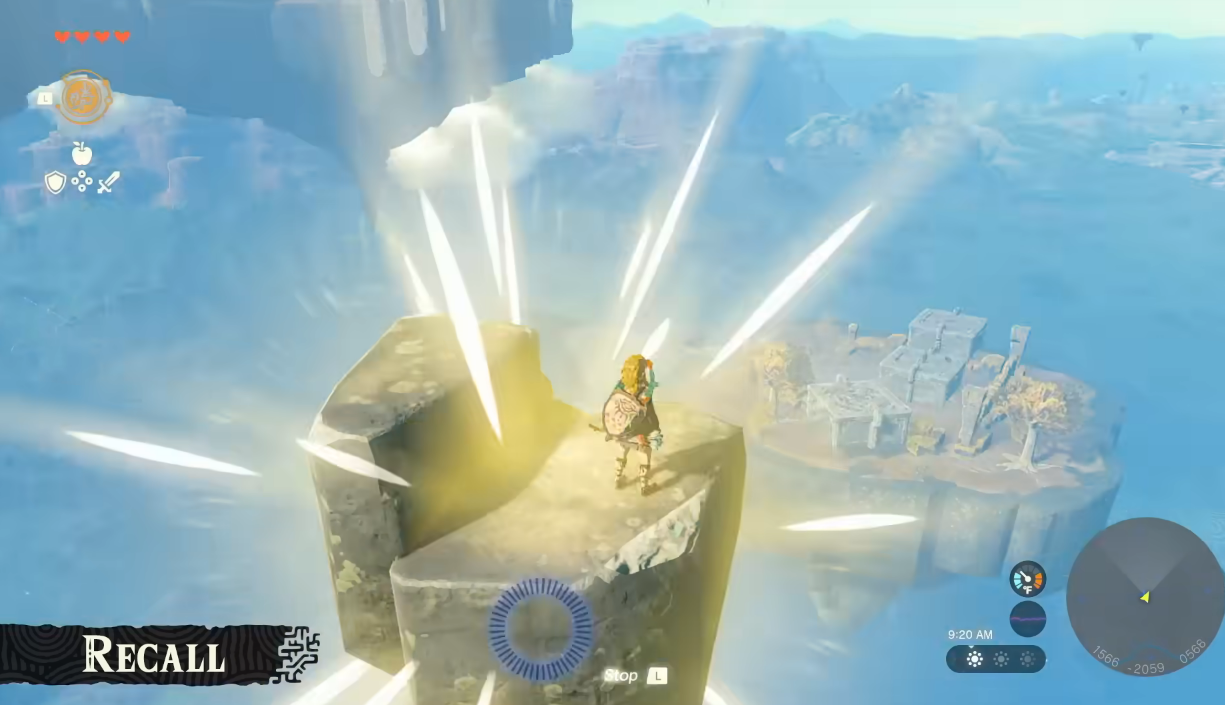Click the Recall ability banner
Viewport: 1225px width, 705px height.
pyautogui.click(x=155, y=655)
